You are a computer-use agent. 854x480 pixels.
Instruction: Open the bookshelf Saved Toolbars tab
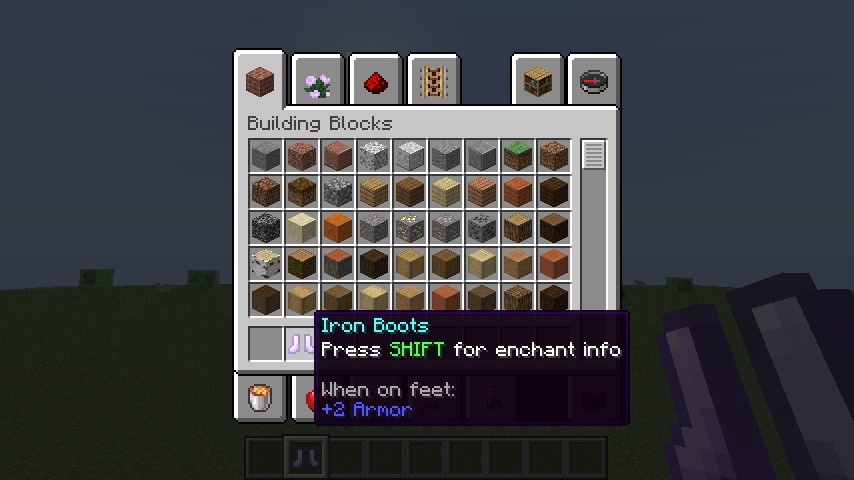[x=537, y=81]
